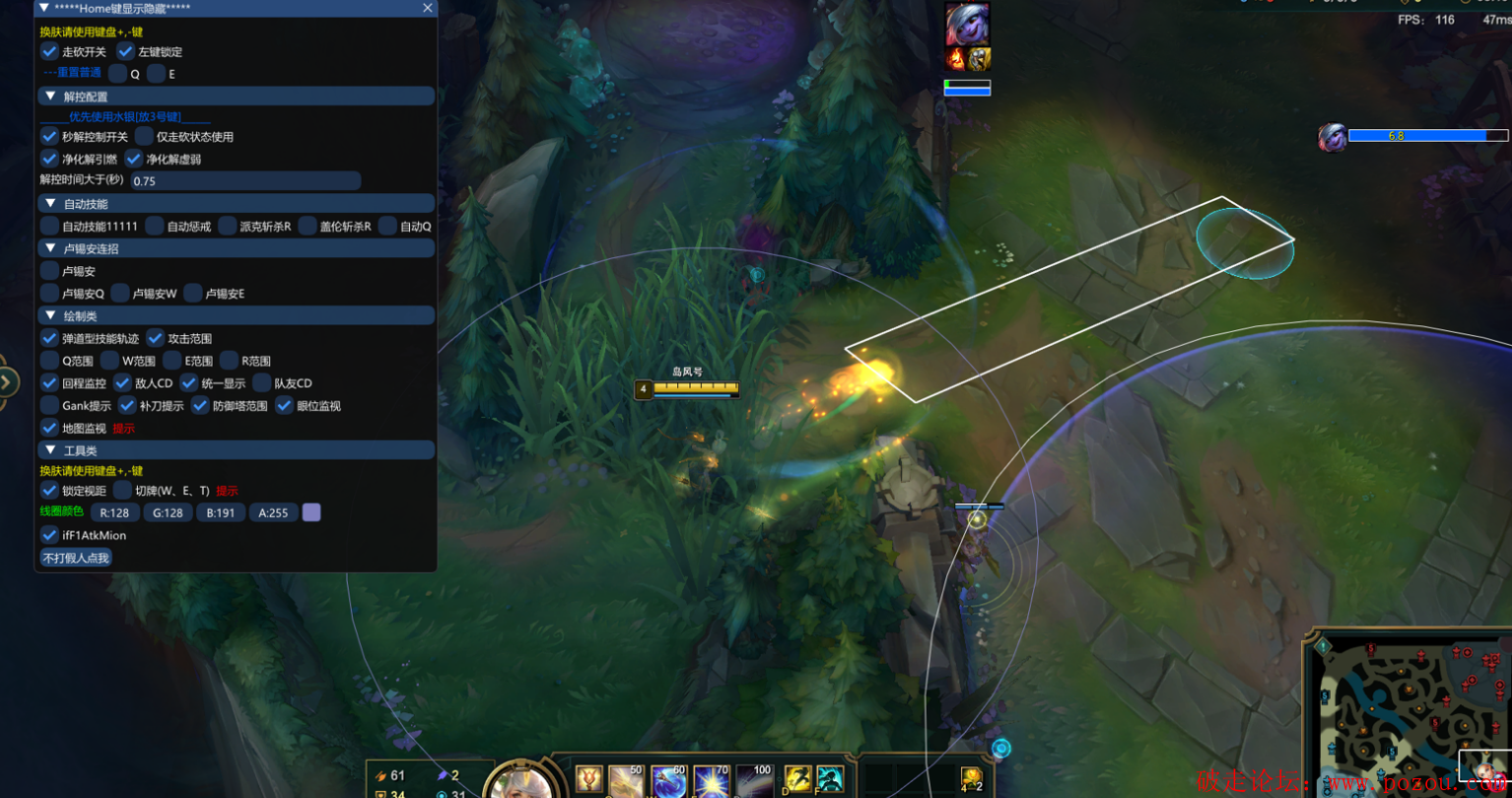Click the 不打假人点我 button
Screen dimensions: 1512x798
(76, 558)
